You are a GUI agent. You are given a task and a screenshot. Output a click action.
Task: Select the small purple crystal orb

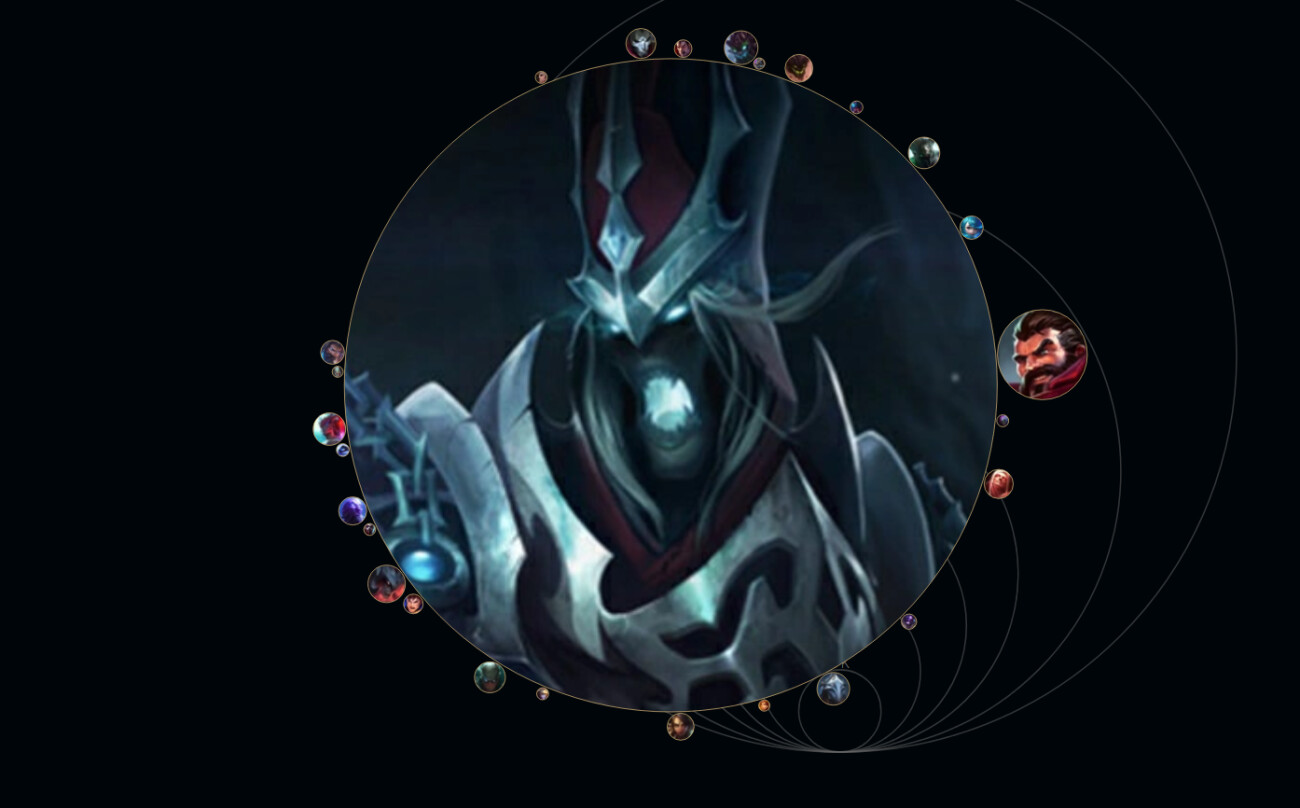910,621
